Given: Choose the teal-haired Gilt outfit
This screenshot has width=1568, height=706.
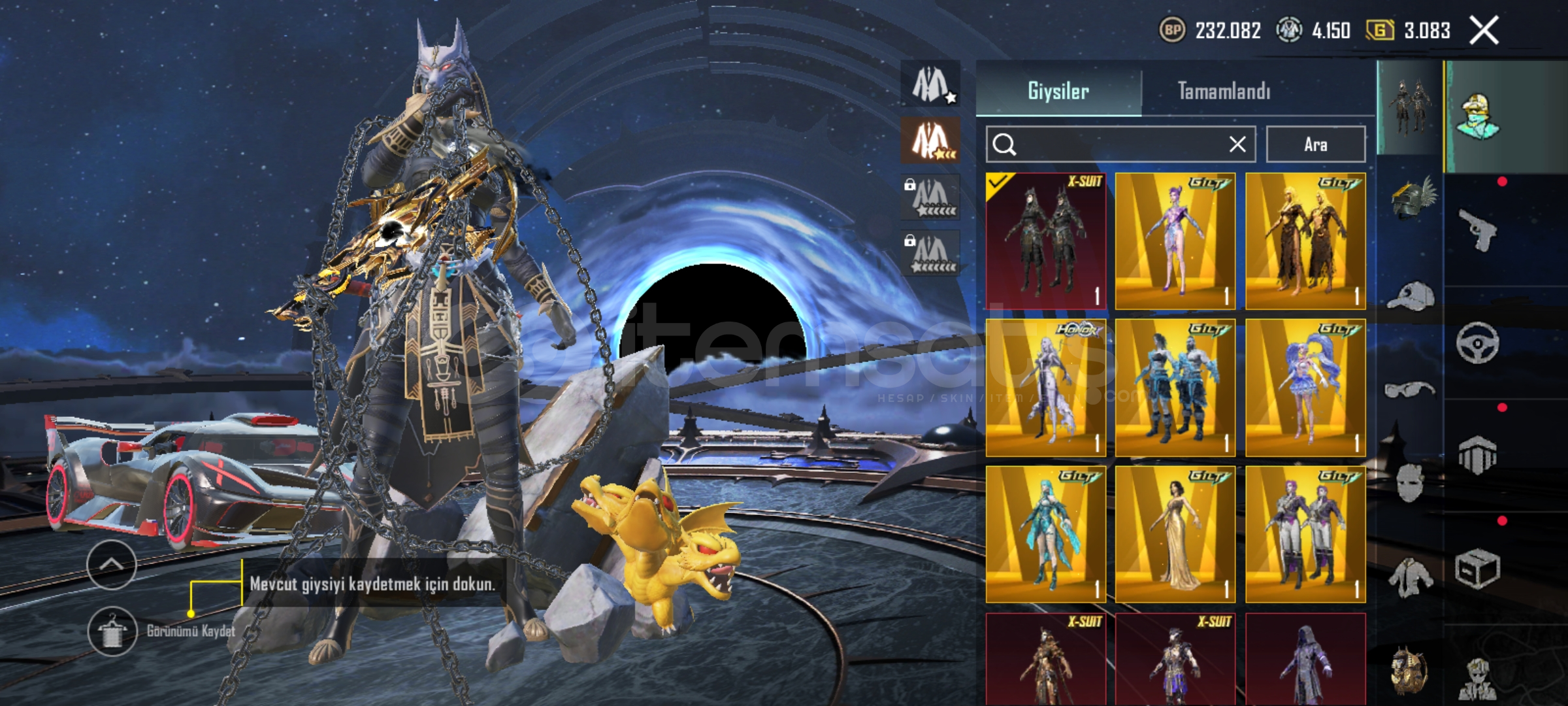Looking at the screenshot, I should 1045,534.
